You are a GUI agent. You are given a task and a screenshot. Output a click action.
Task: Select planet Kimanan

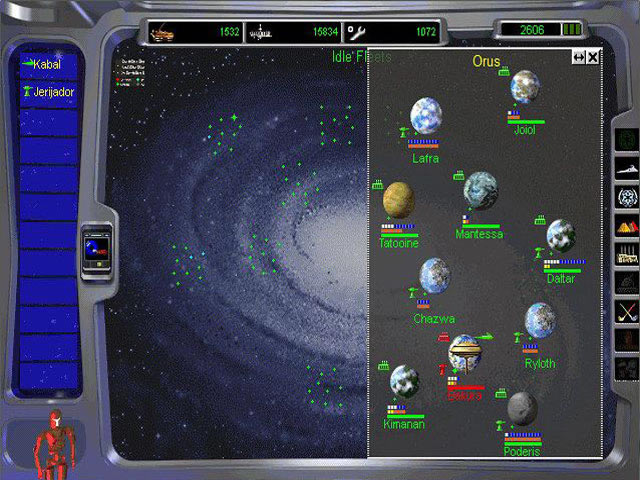coord(404,380)
